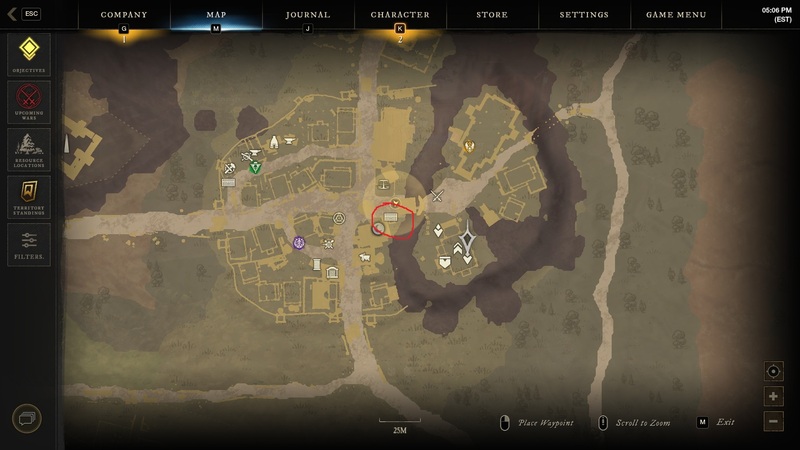Show Objectives on the map
The image size is (800, 450).
click(28, 54)
